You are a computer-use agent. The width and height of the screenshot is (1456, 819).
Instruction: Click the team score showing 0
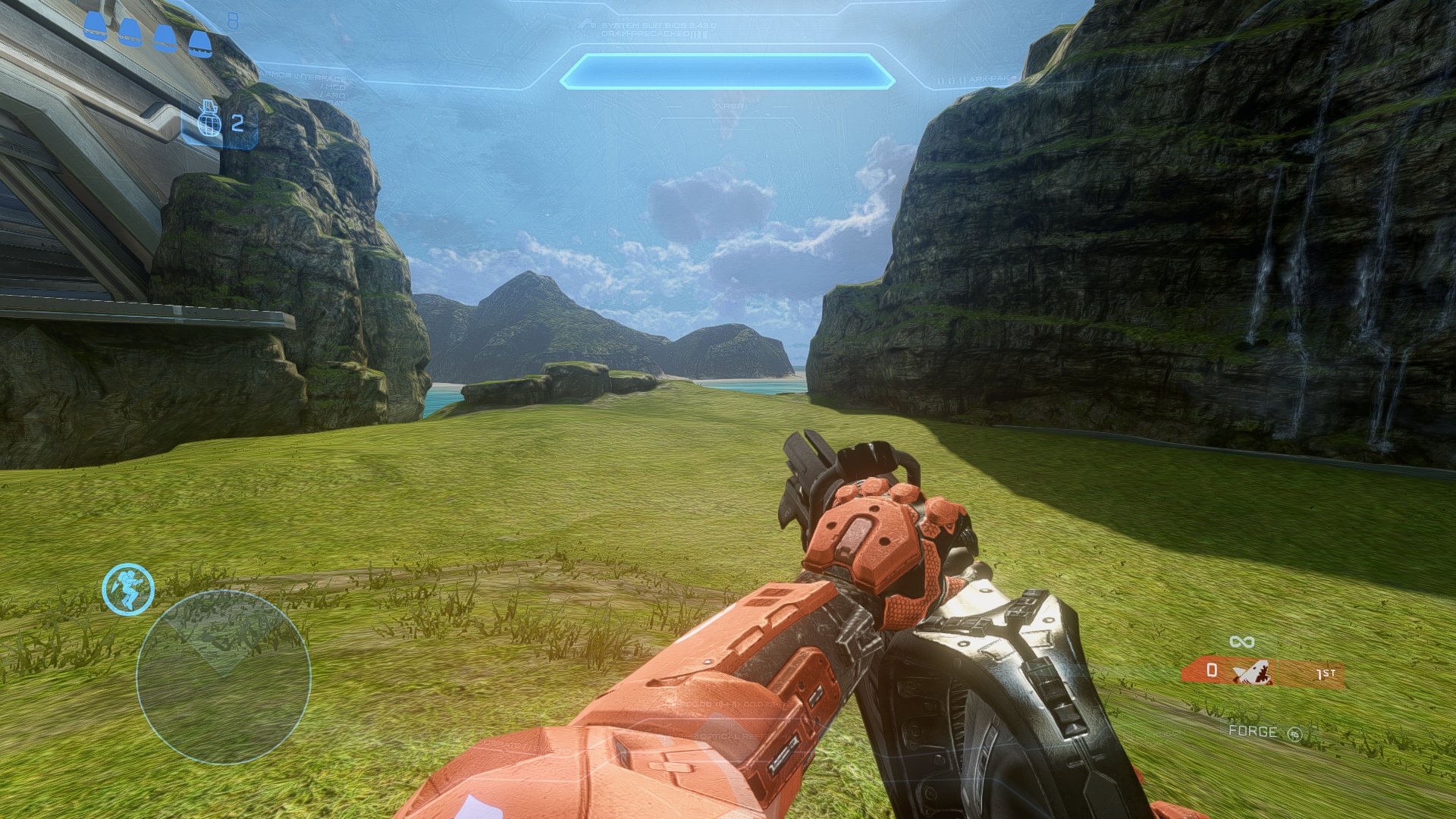[1211, 670]
